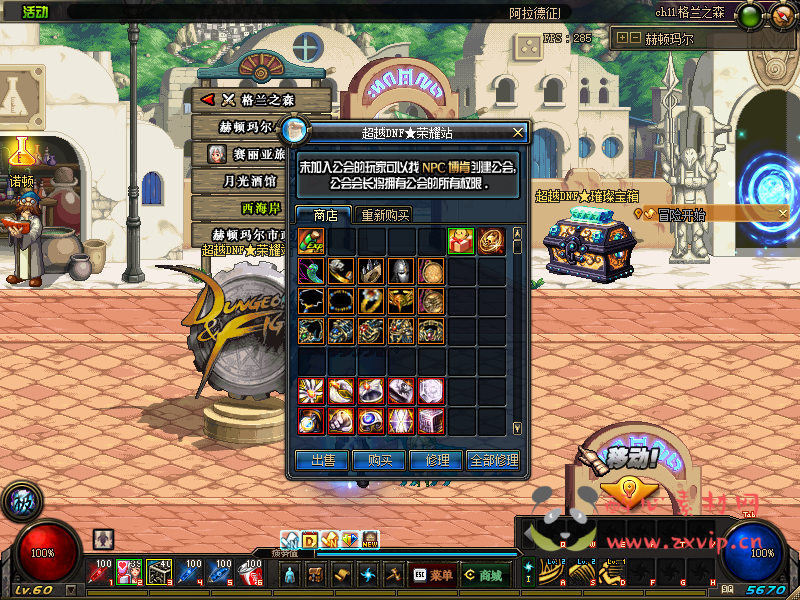Click the 活动 events button
Image resolution: width=800 pixels, height=600 pixels.
[35, 11]
